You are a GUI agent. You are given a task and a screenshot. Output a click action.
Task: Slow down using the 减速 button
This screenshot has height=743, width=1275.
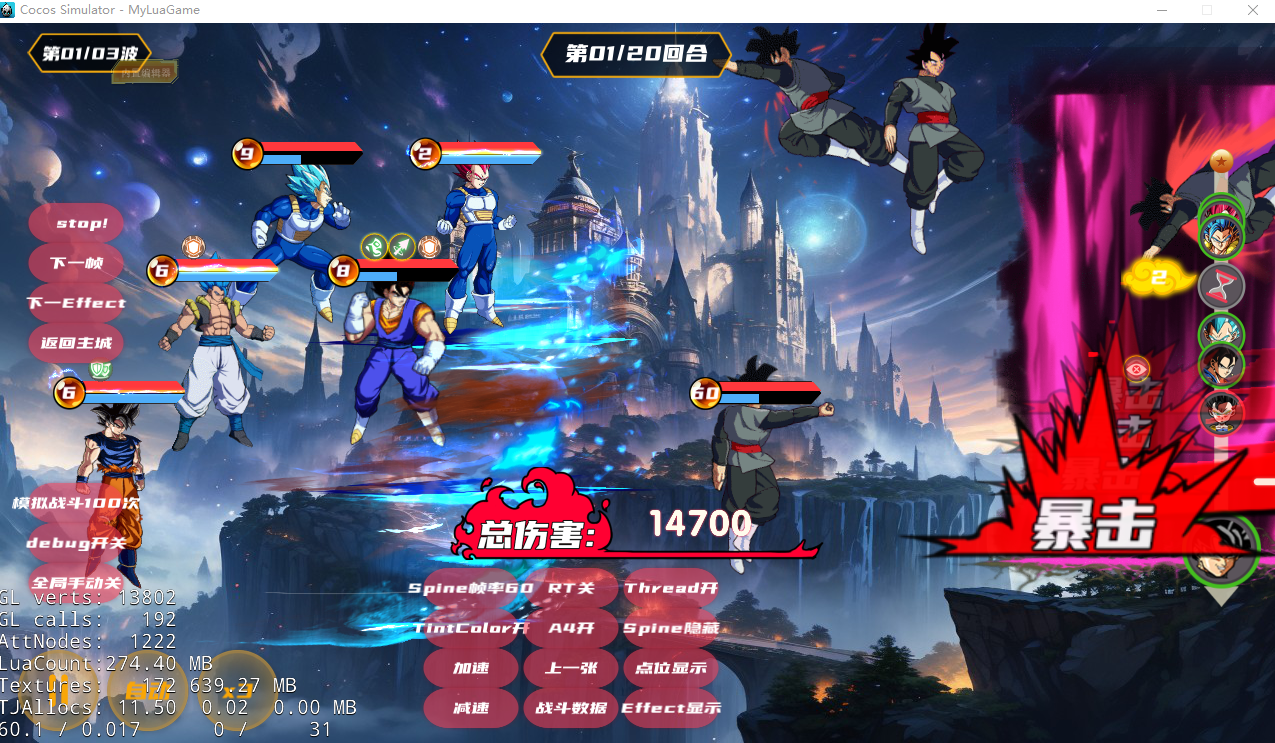(471, 708)
